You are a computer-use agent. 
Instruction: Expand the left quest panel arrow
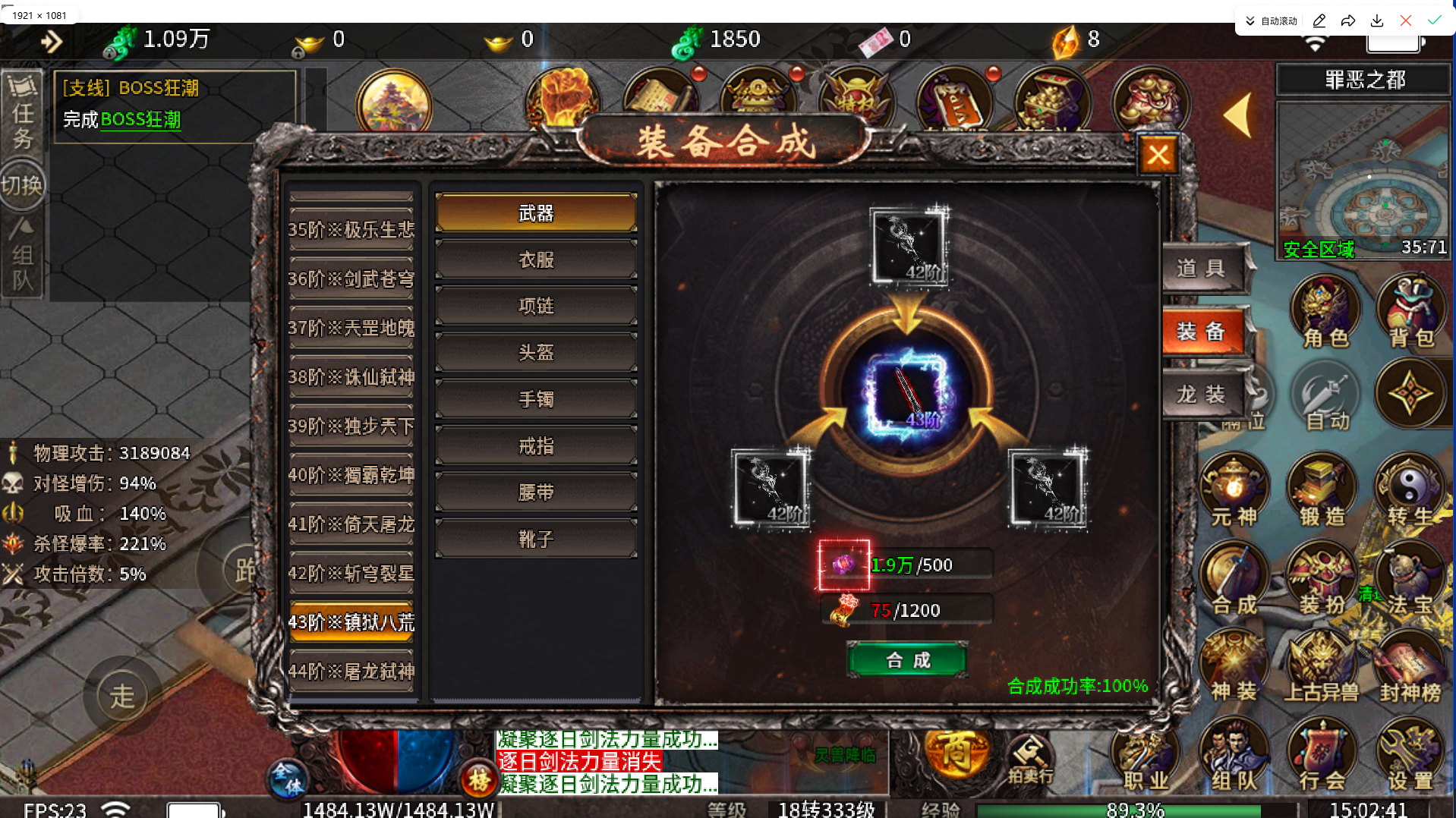point(52,42)
